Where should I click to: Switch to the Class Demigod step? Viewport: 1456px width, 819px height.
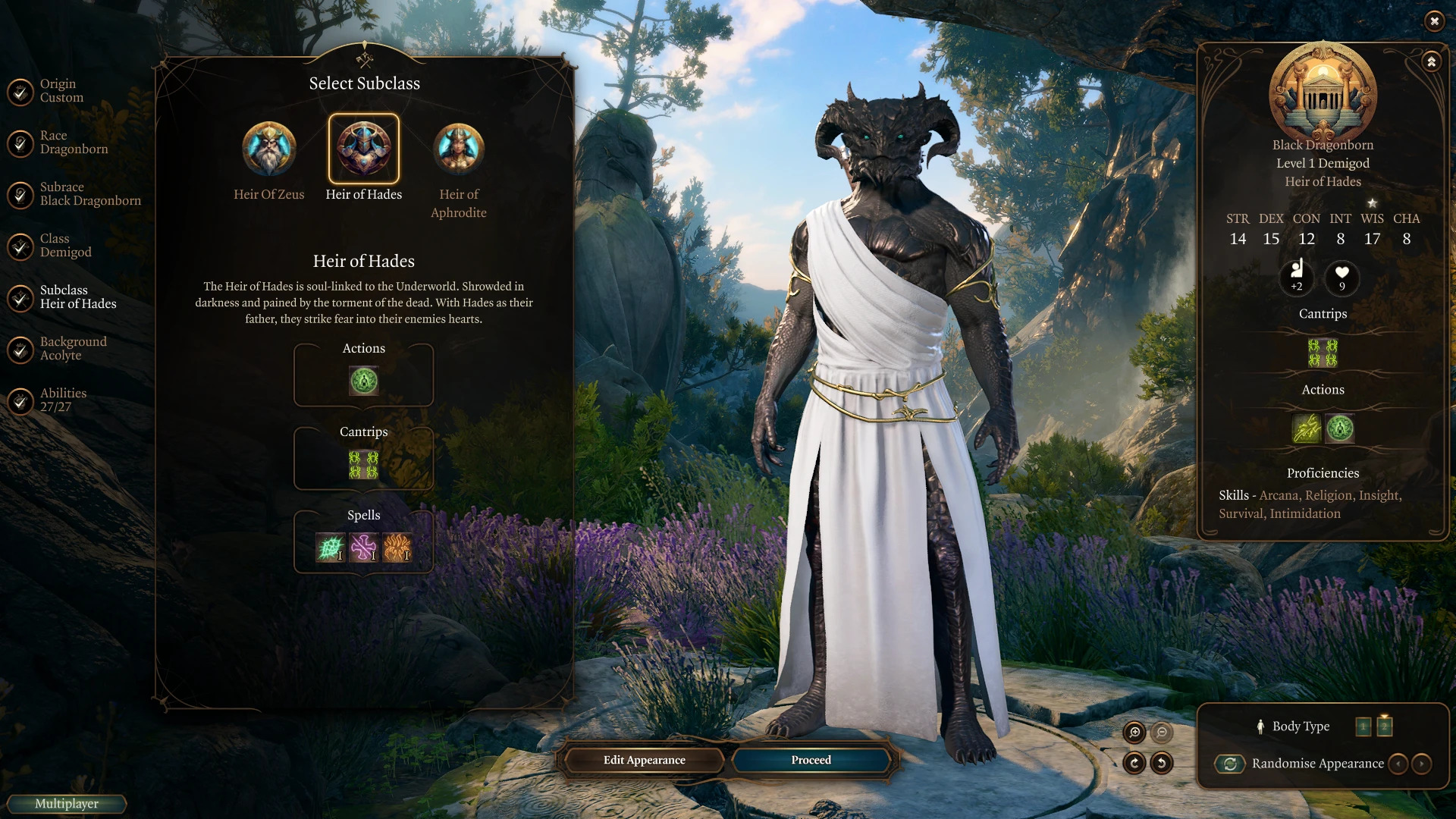[x=65, y=246]
